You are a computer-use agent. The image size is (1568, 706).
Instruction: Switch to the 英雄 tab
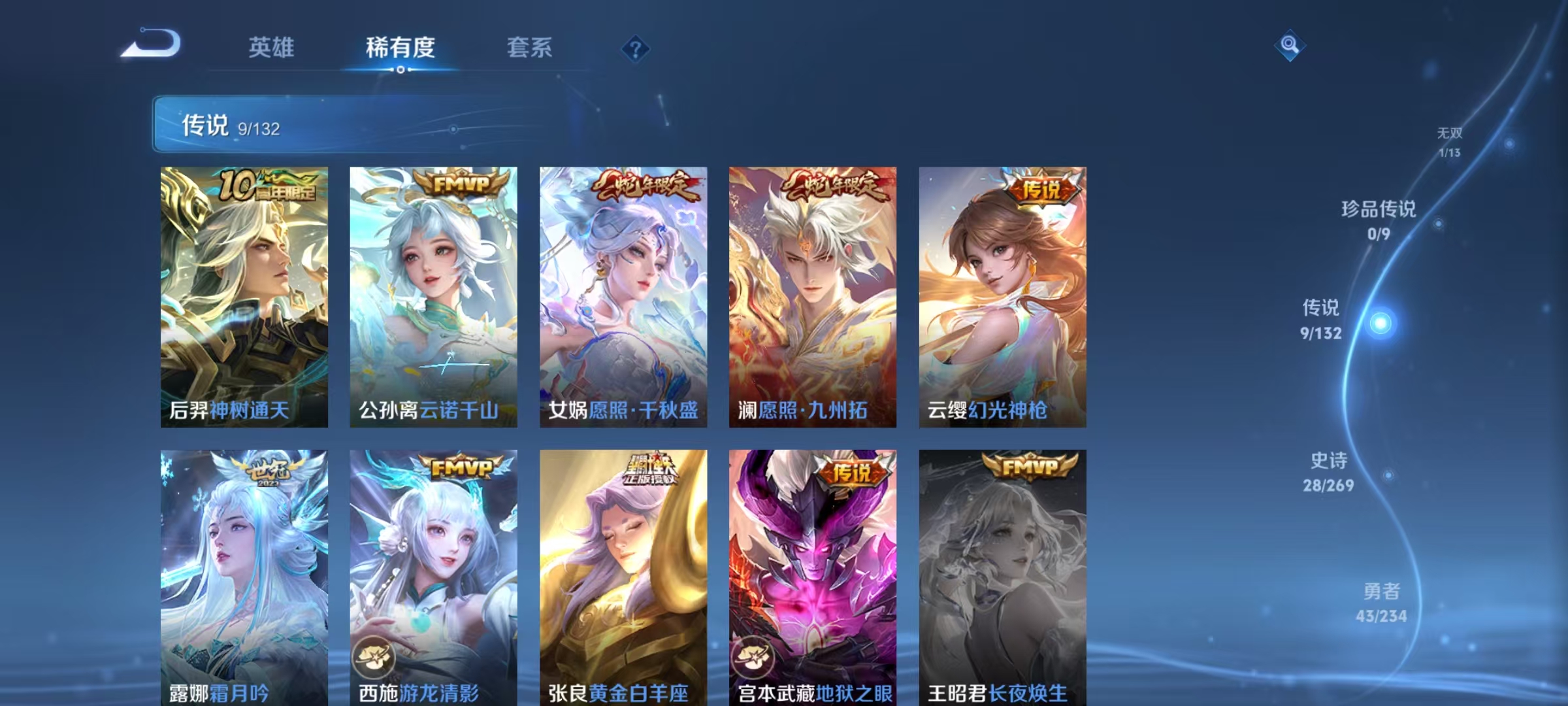272,48
